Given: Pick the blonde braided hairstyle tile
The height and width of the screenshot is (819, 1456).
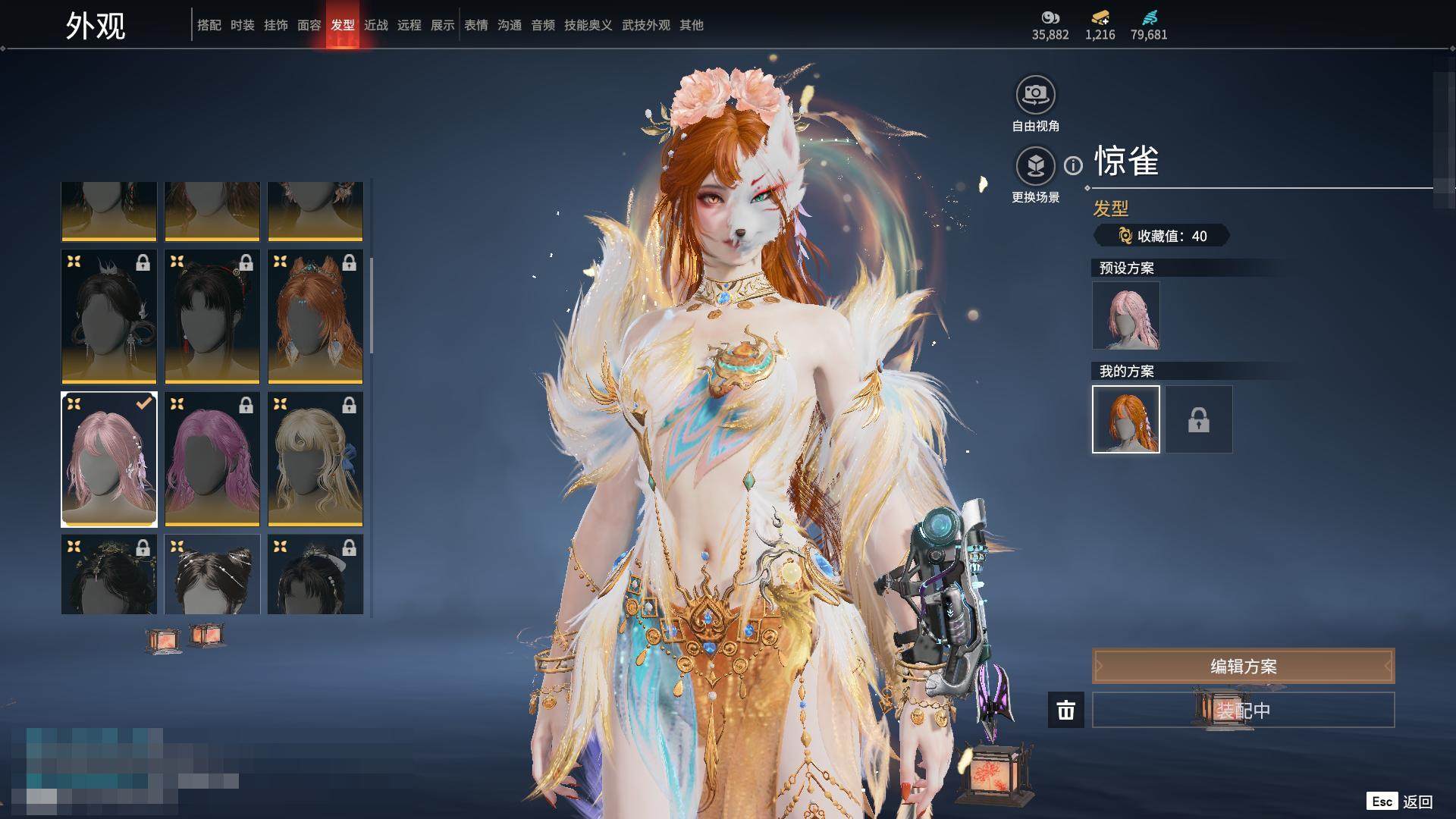Looking at the screenshot, I should pos(315,460).
